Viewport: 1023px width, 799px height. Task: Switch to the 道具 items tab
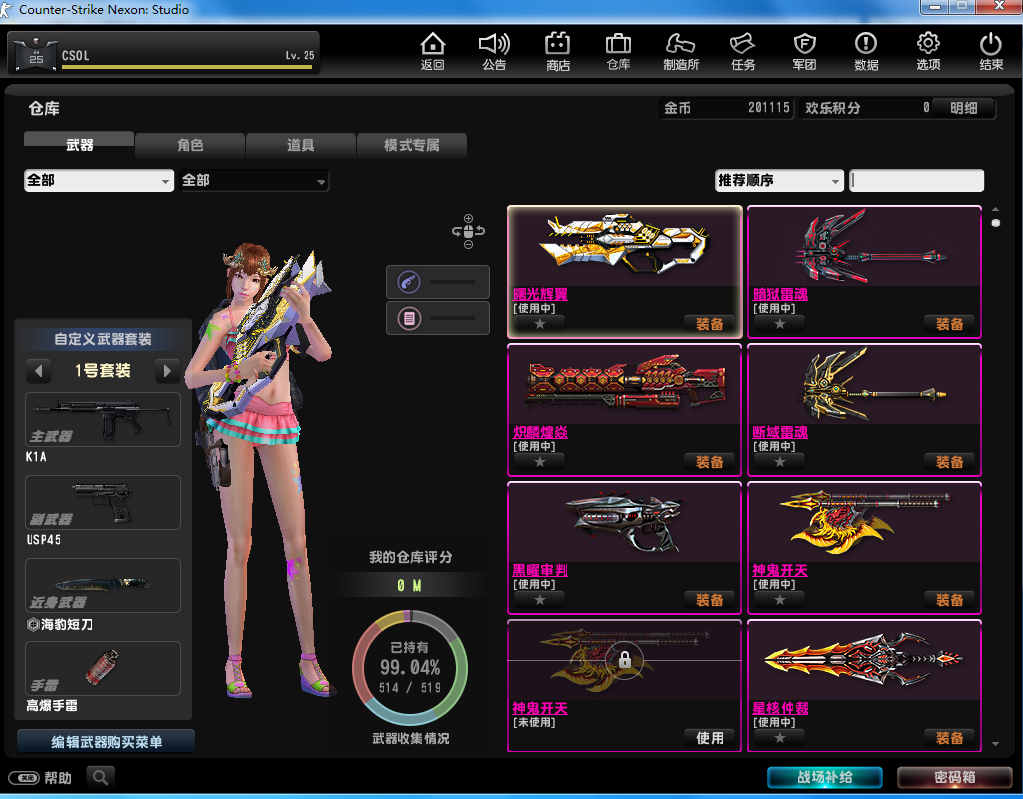[301, 146]
